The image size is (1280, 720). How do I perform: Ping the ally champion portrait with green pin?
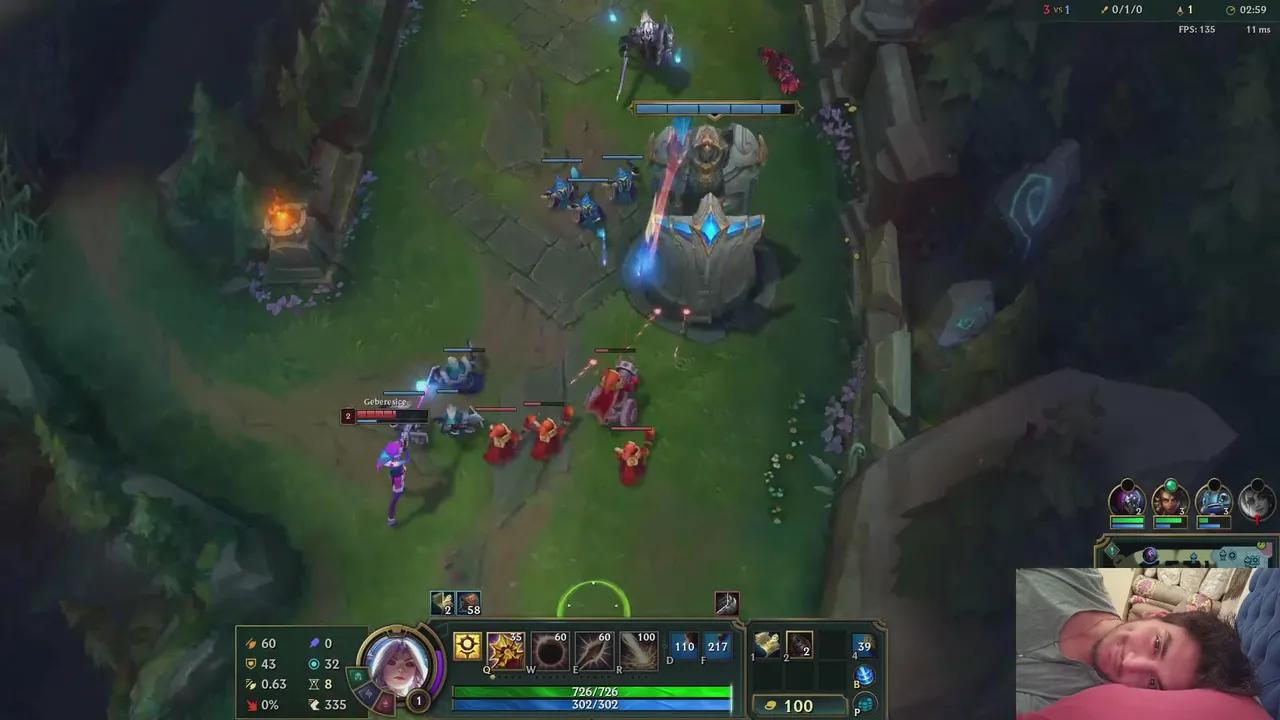[x=1169, y=498]
